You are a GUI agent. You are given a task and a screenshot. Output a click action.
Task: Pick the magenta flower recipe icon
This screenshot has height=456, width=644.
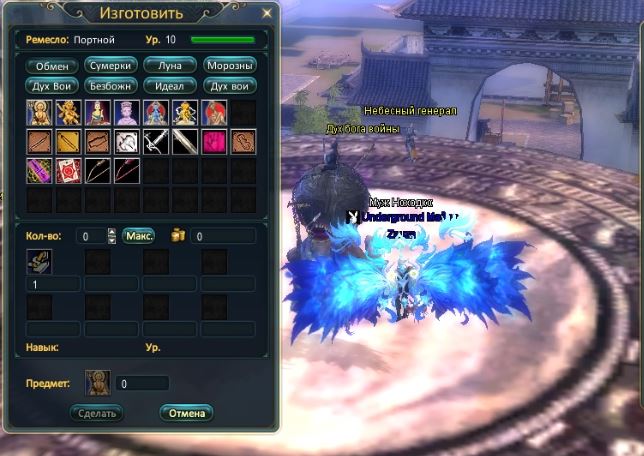point(215,141)
